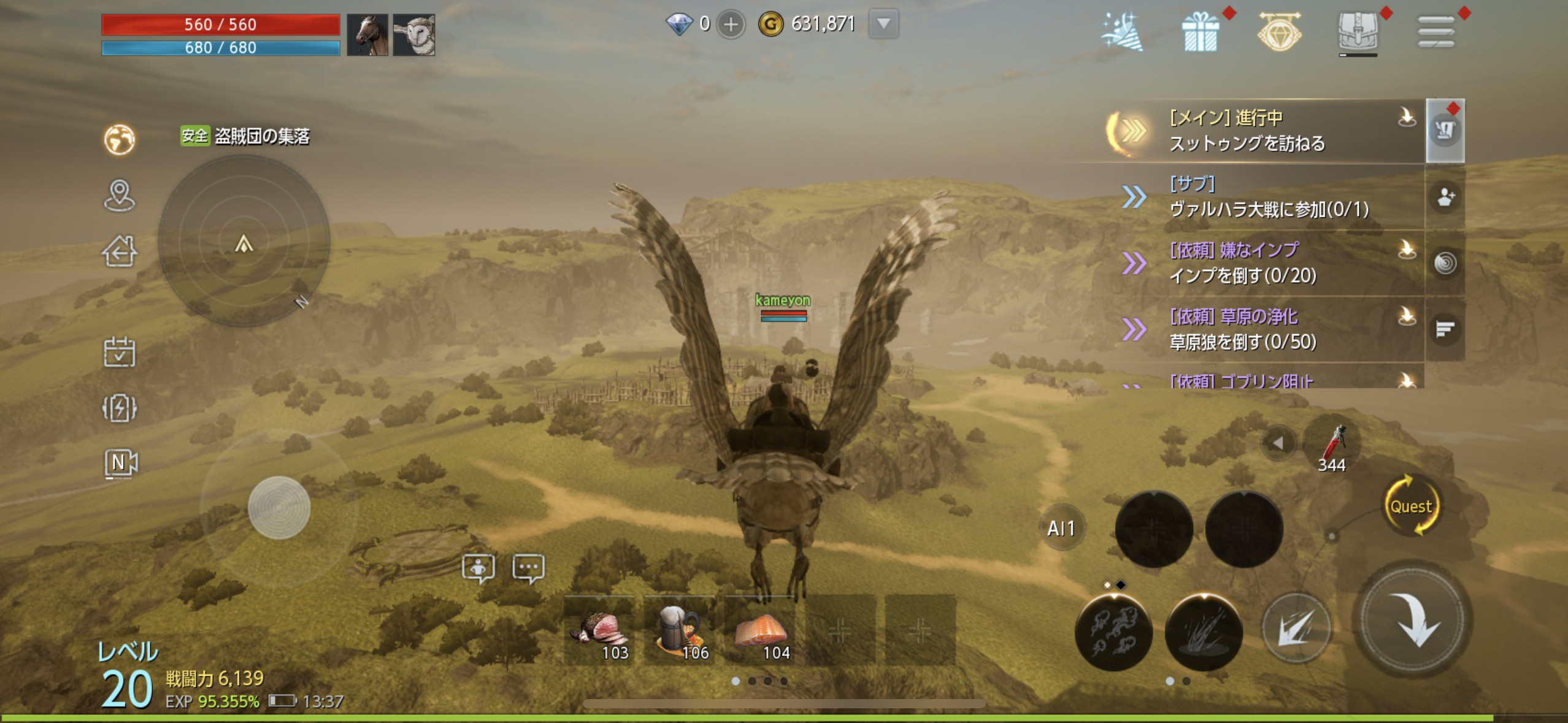Toggle the circular Quest auto button
Screen dimensions: 1568x723
[x=1411, y=507]
